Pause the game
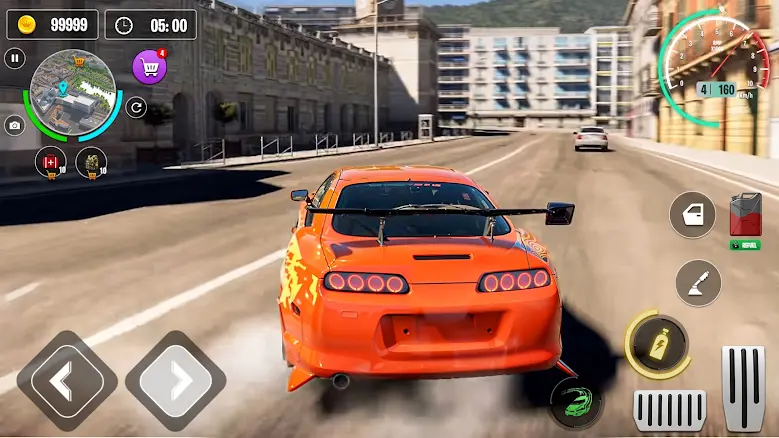Viewport: 779px width, 438px height. coord(15,59)
